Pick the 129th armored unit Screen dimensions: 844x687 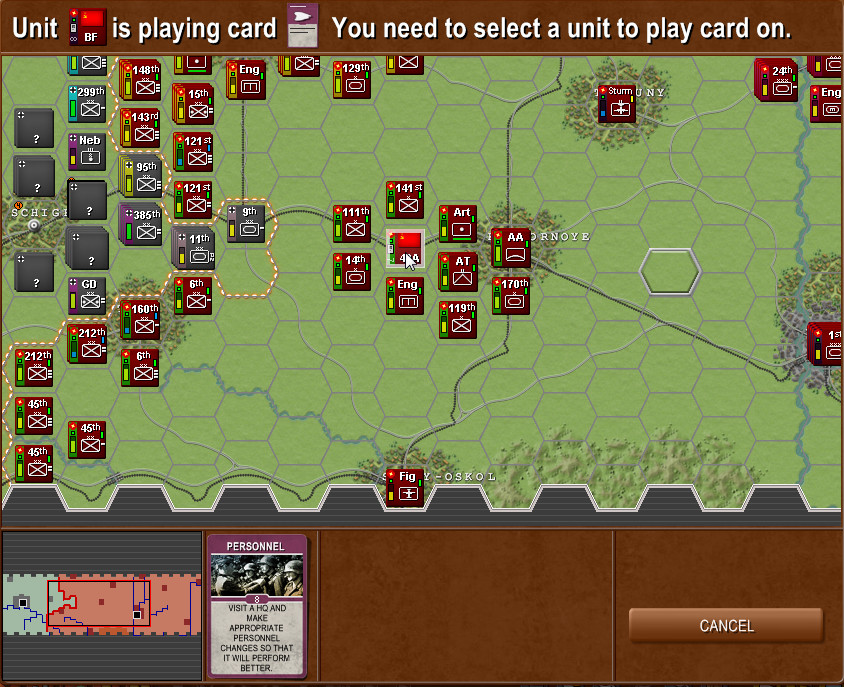[352, 80]
